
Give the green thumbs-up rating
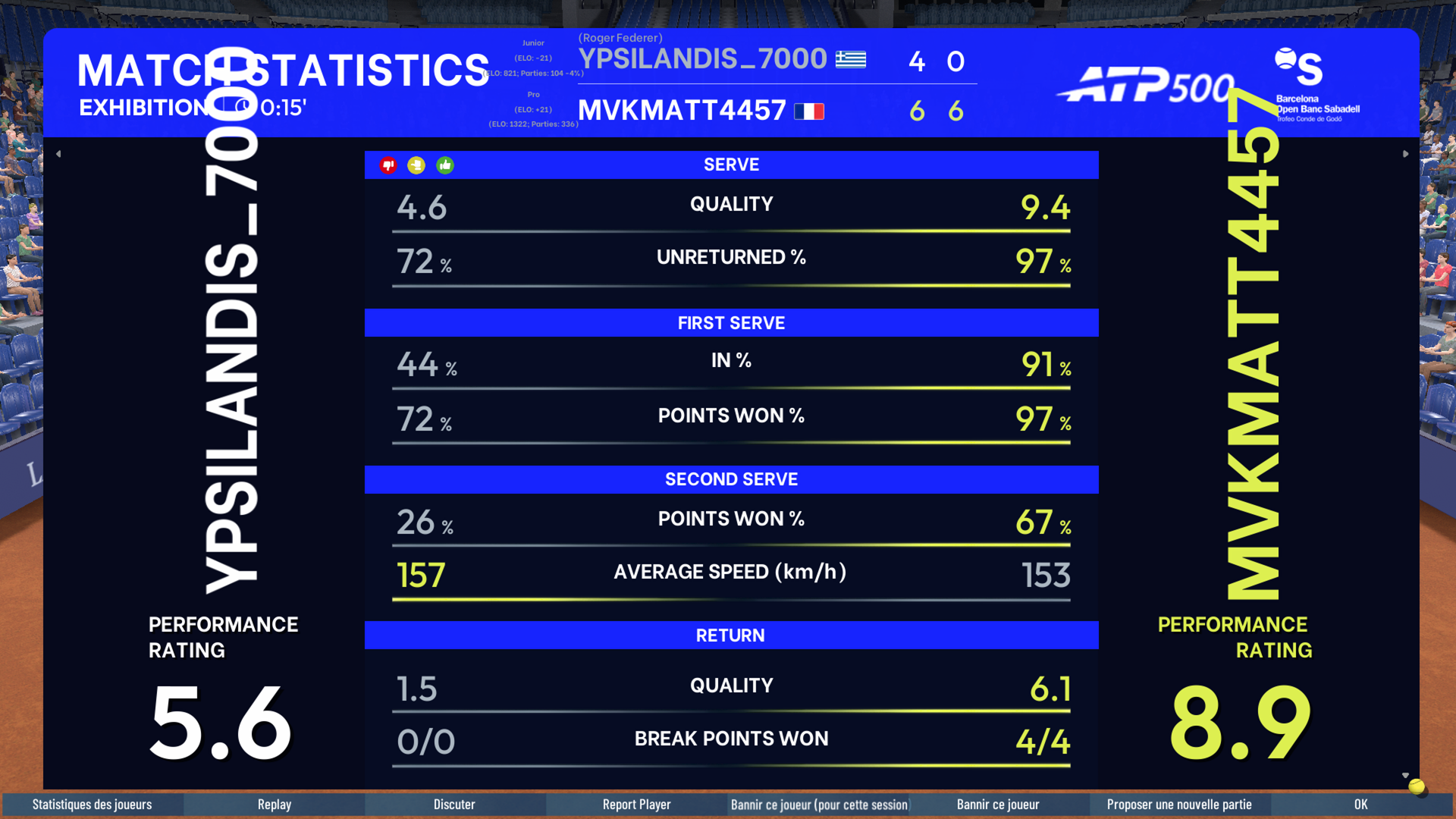445,165
